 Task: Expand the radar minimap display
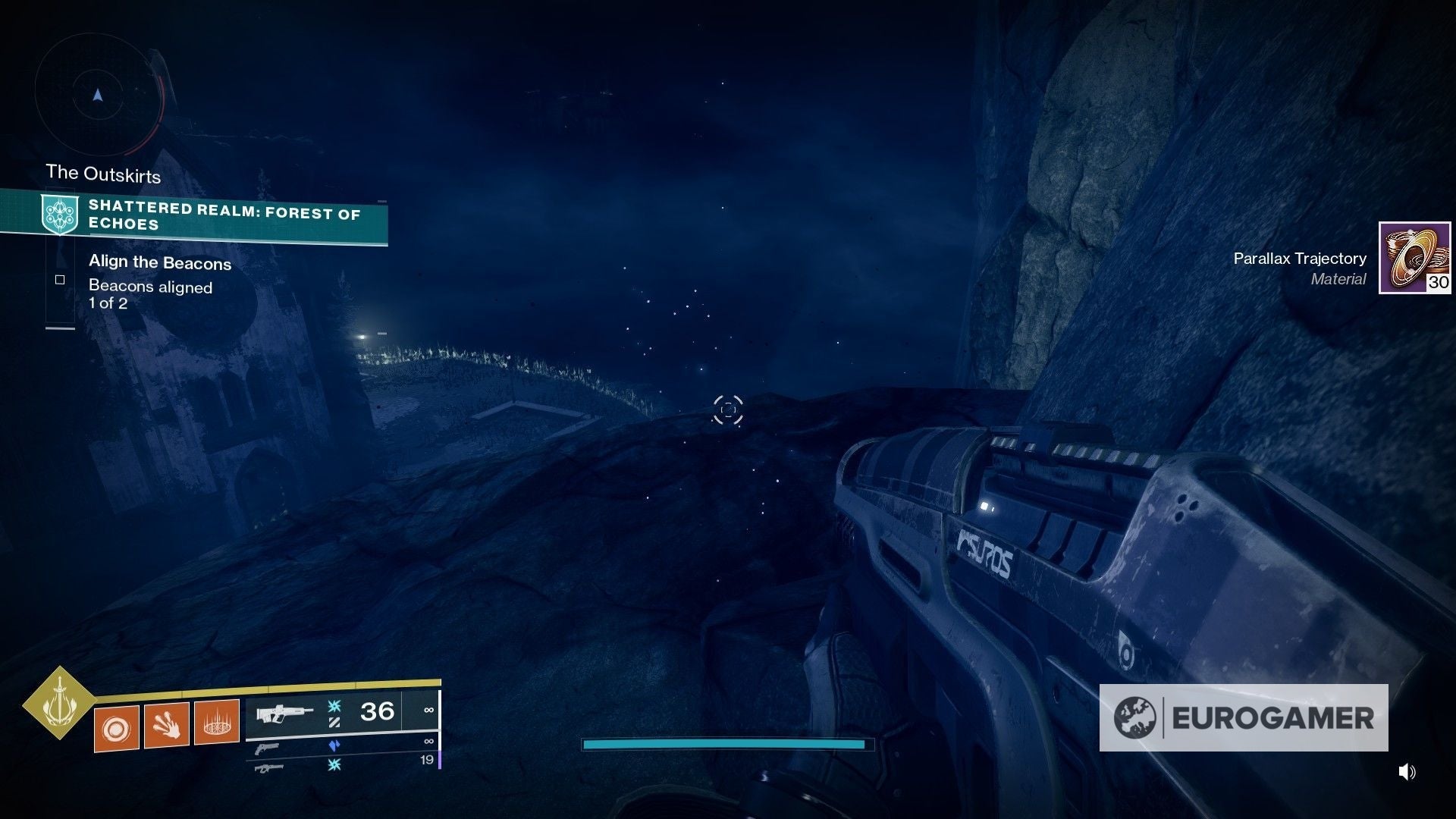pos(97,95)
